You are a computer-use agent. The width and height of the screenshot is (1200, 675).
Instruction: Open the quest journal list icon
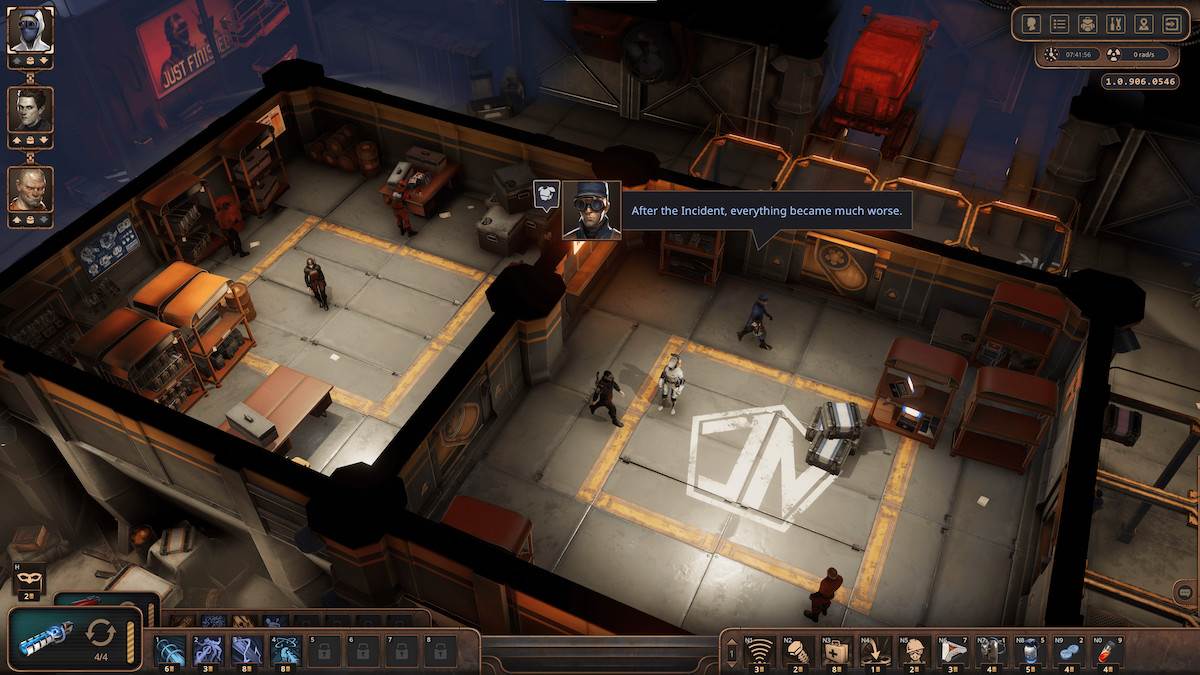pyautogui.click(x=1059, y=23)
